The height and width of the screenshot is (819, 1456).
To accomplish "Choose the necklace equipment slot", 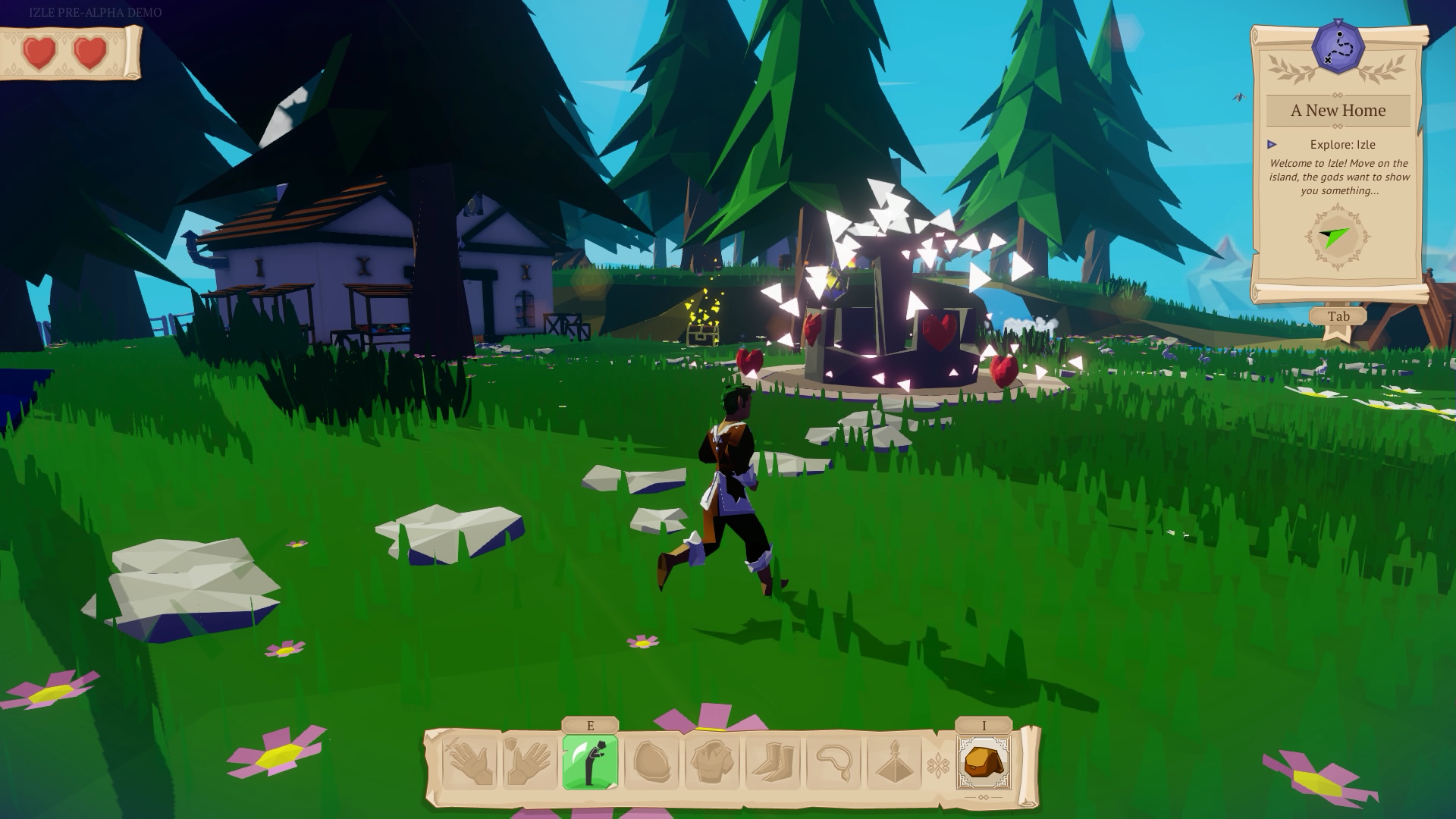I will [x=833, y=763].
